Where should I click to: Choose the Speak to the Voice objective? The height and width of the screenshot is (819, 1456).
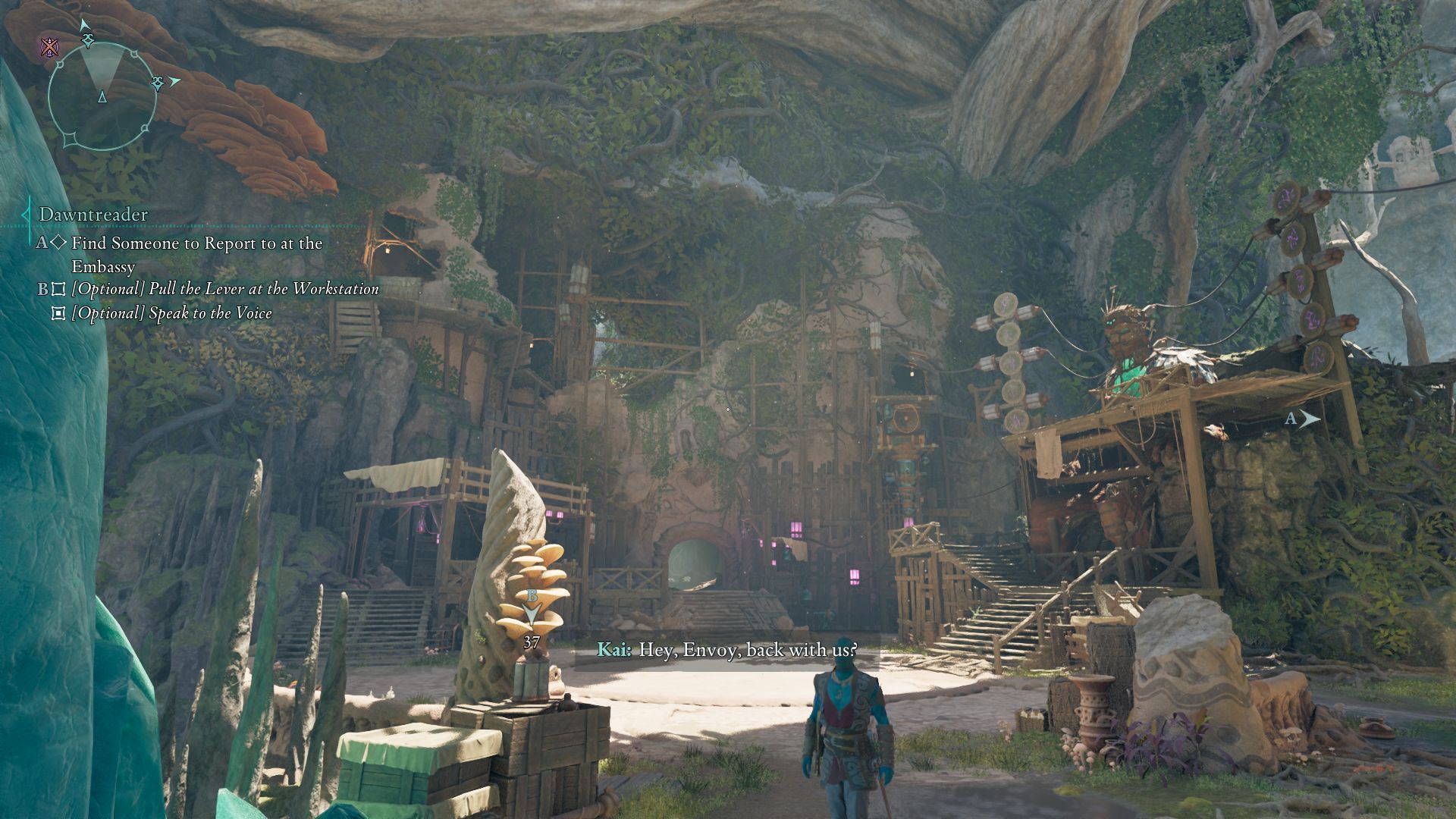click(x=171, y=313)
